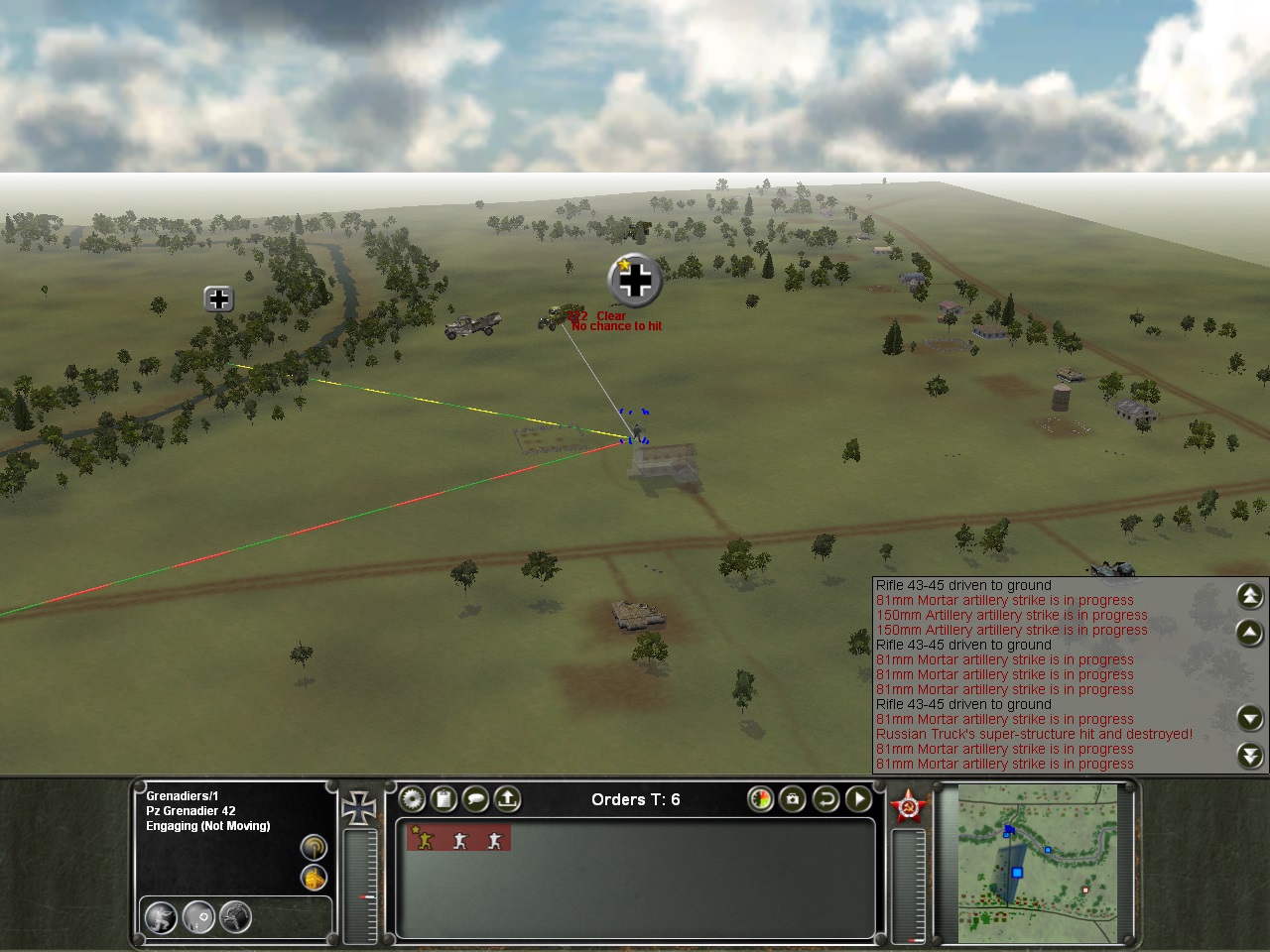Viewport: 1270px width, 952px height.
Task: Click the large blue unit on minimap
Action: click(x=1017, y=873)
